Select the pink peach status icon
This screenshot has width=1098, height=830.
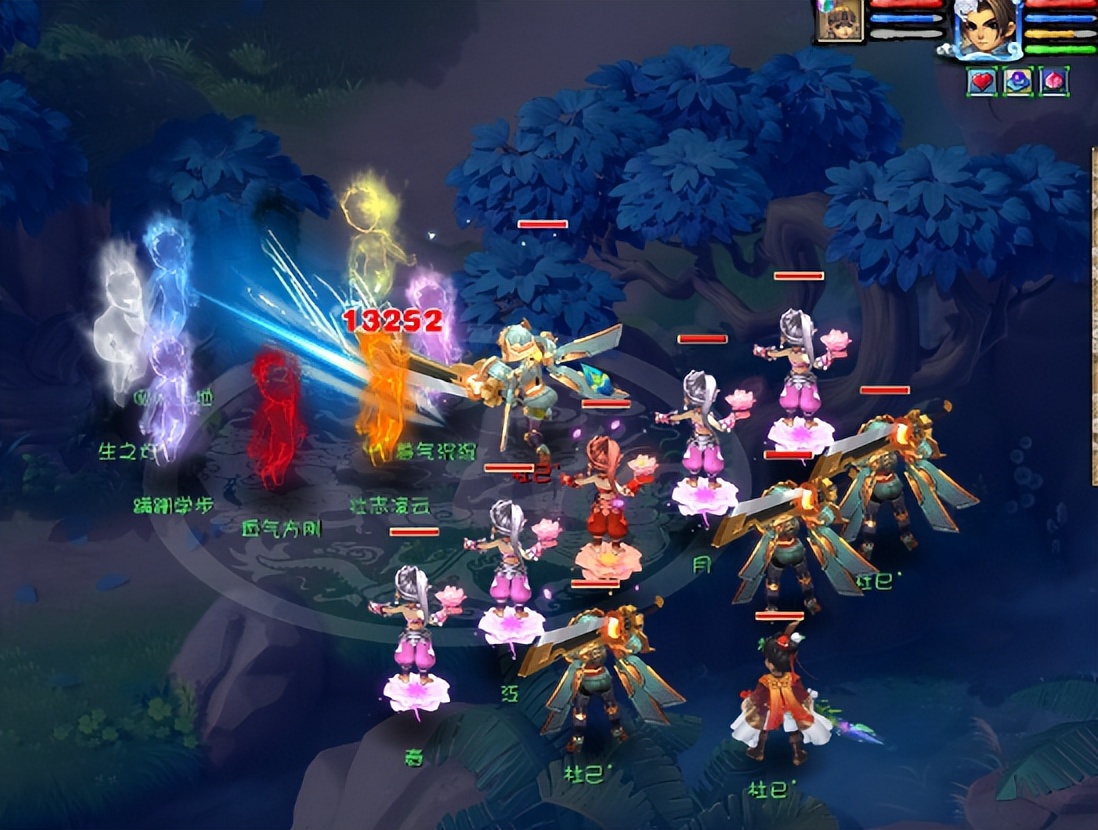click(x=1053, y=82)
